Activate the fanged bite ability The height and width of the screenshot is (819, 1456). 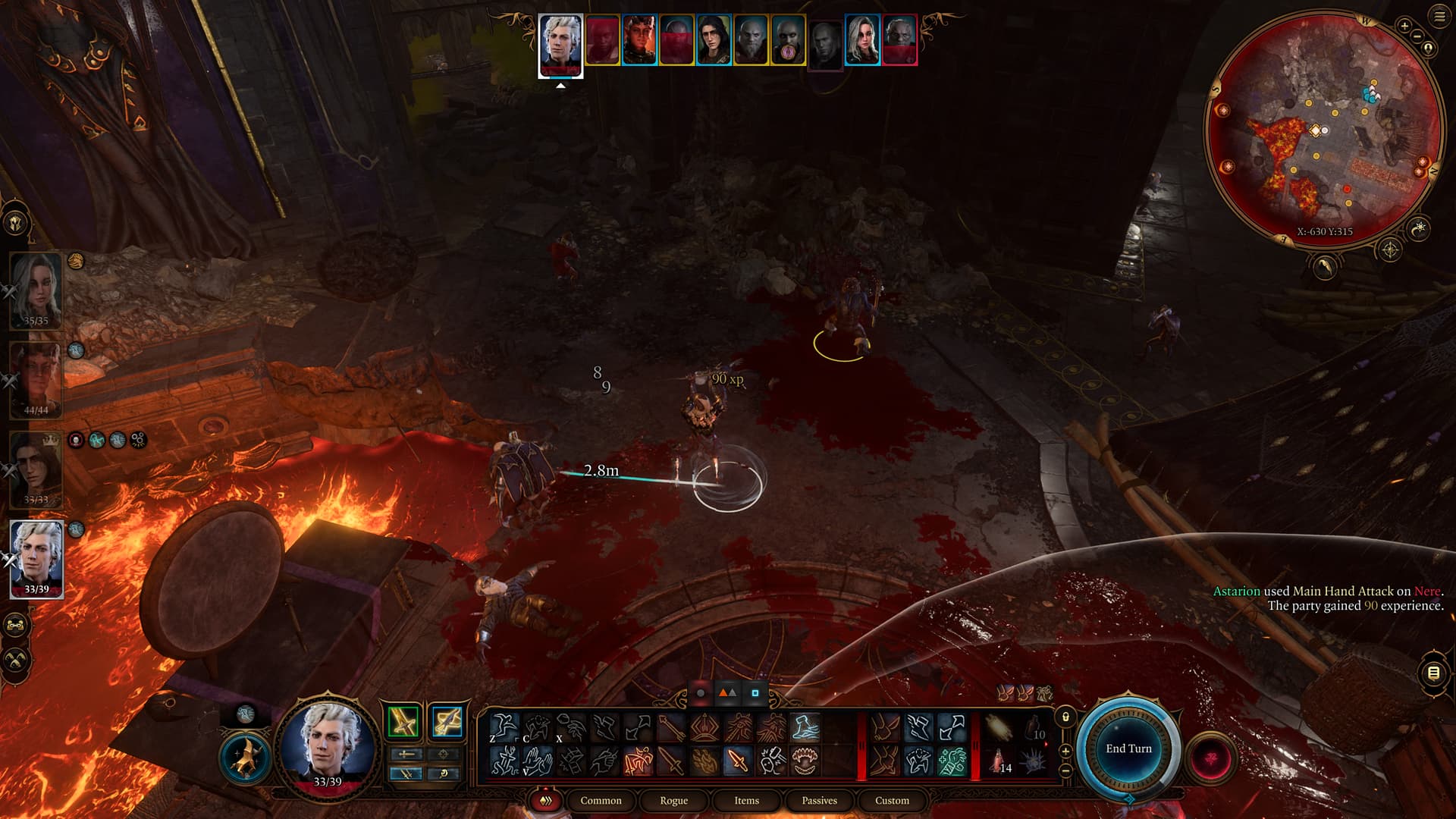804,761
